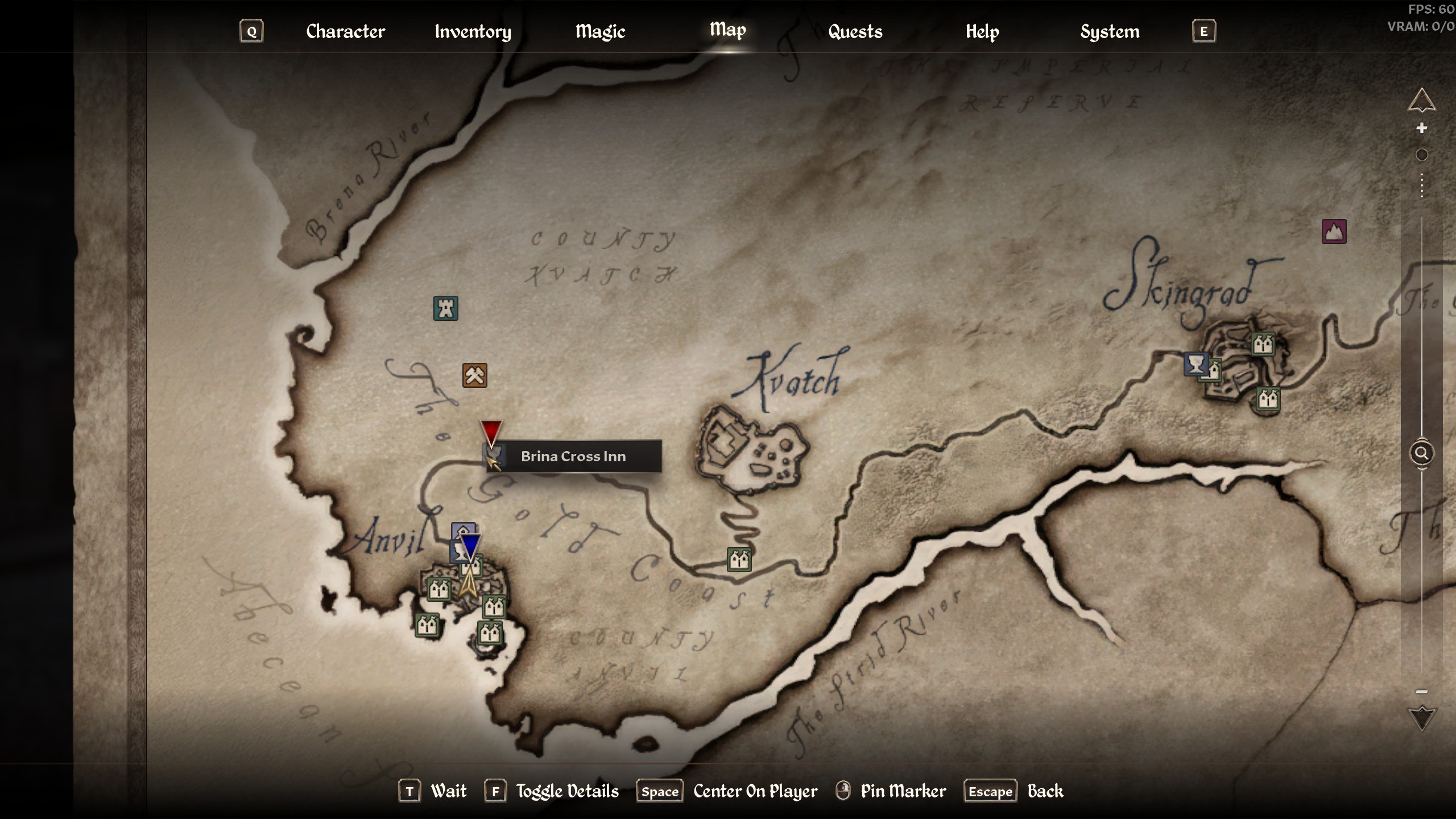Choose the settlement marker south of Kvatch
The image size is (1456, 819).
739,560
